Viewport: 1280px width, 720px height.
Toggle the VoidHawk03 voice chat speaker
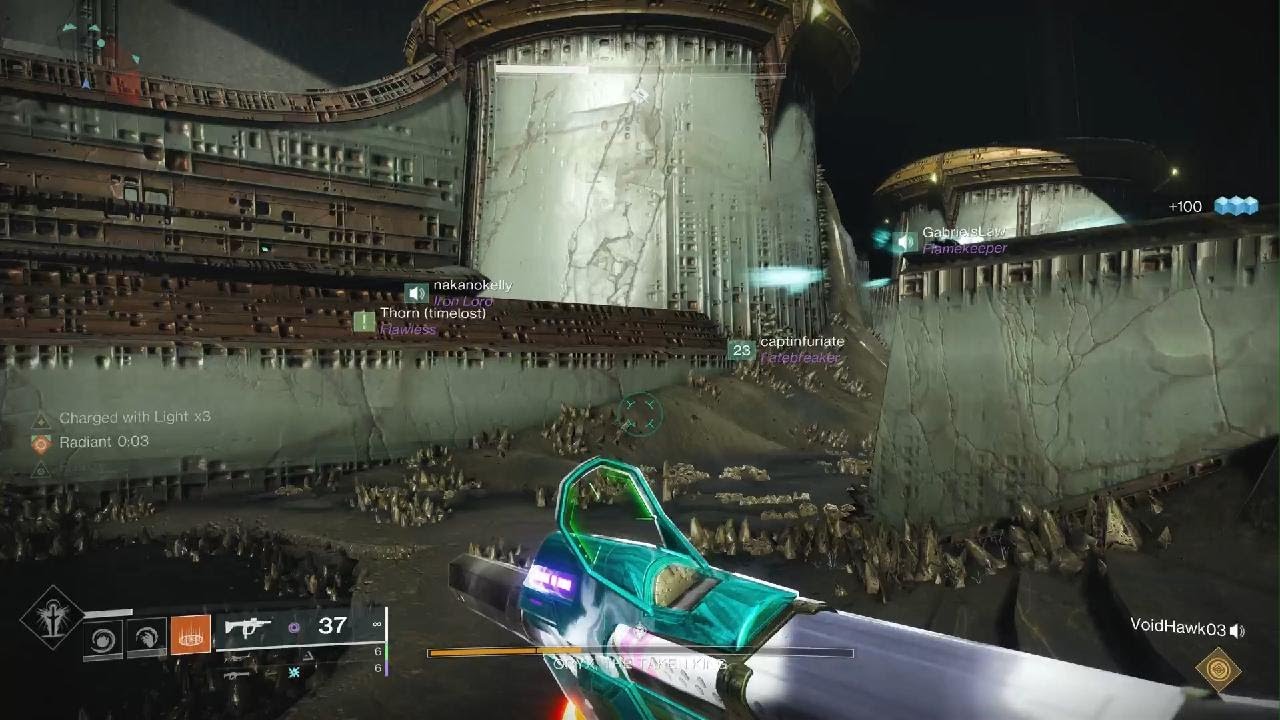(1238, 630)
